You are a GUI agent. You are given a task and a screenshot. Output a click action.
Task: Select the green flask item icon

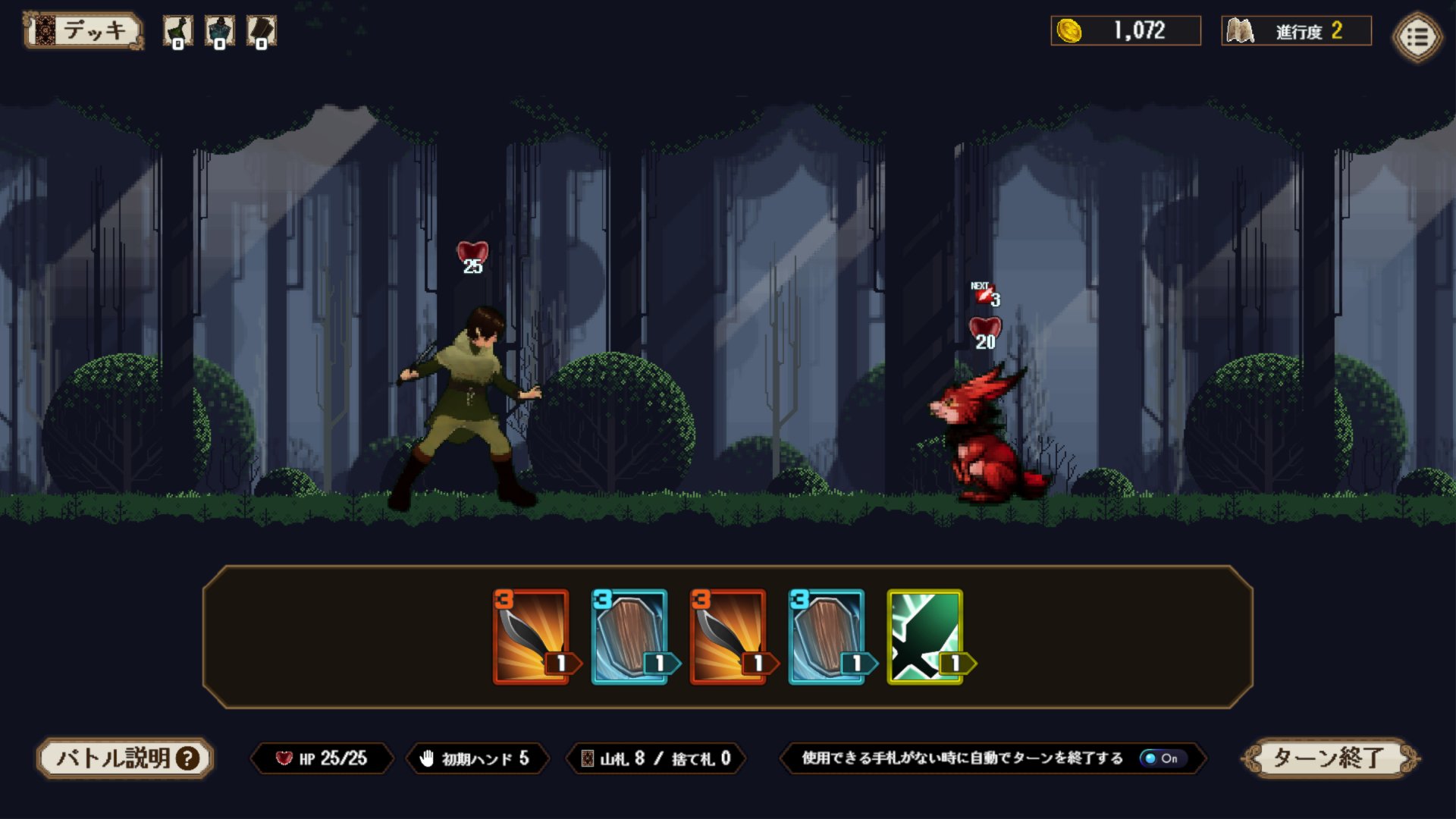(178, 32)
